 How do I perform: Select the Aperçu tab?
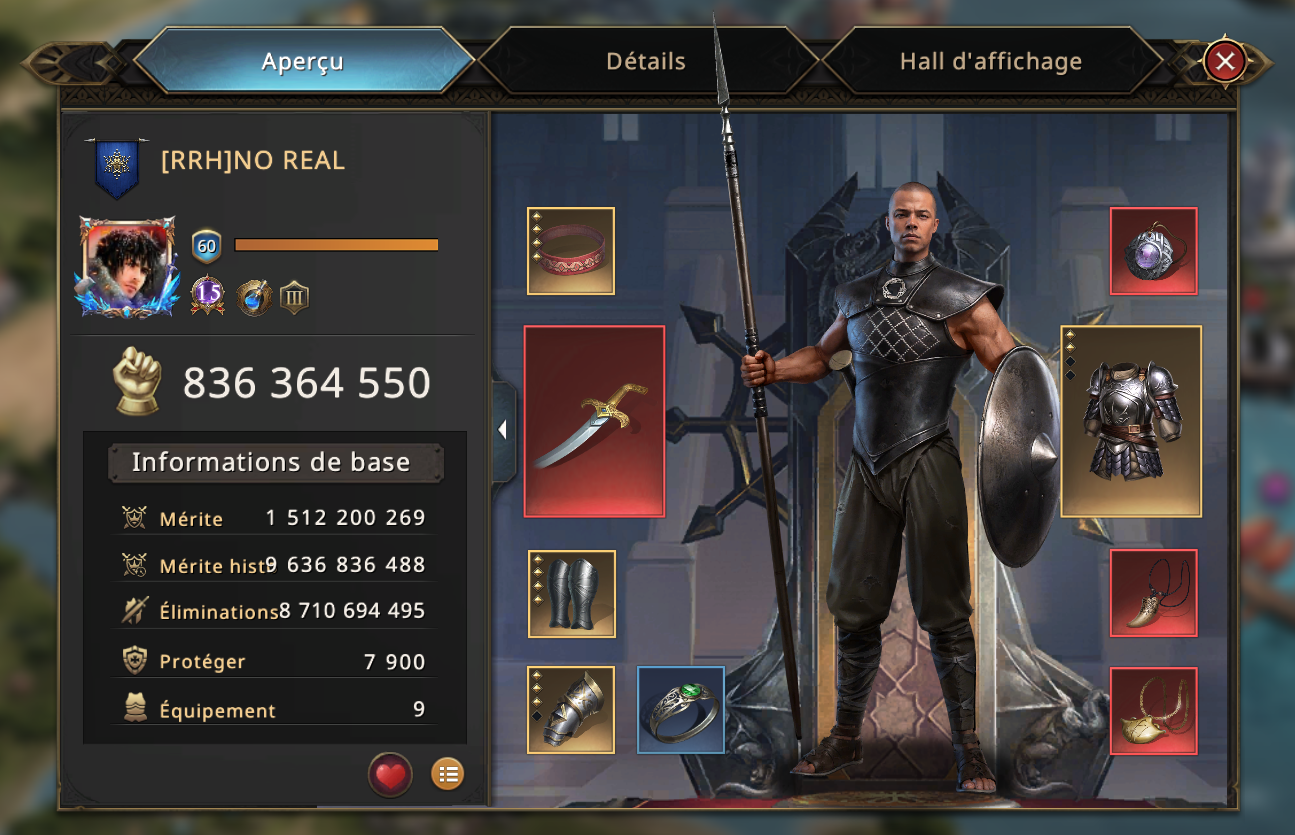[302, 61]
